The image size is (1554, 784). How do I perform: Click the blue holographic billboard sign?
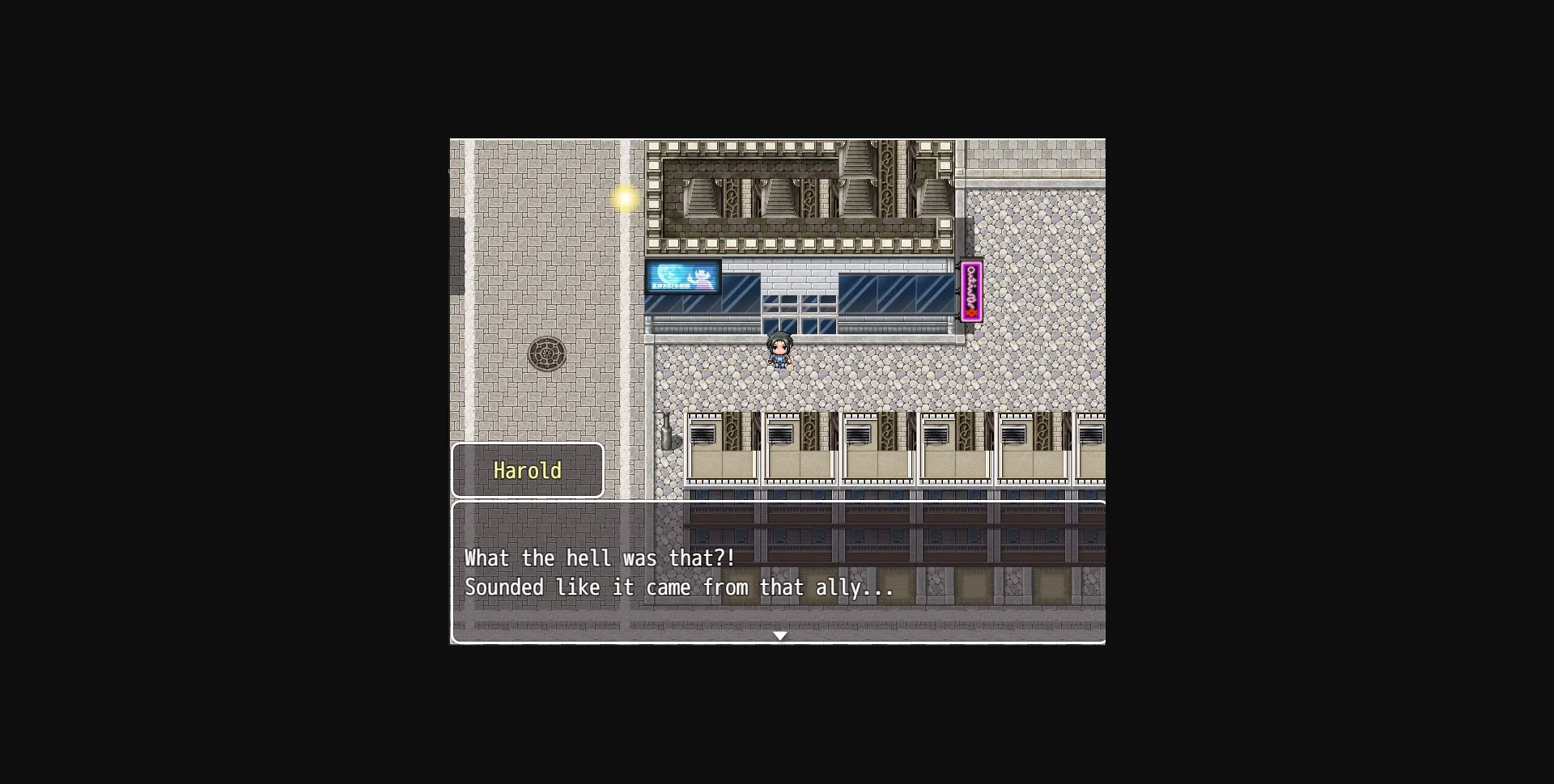(682, 278)
